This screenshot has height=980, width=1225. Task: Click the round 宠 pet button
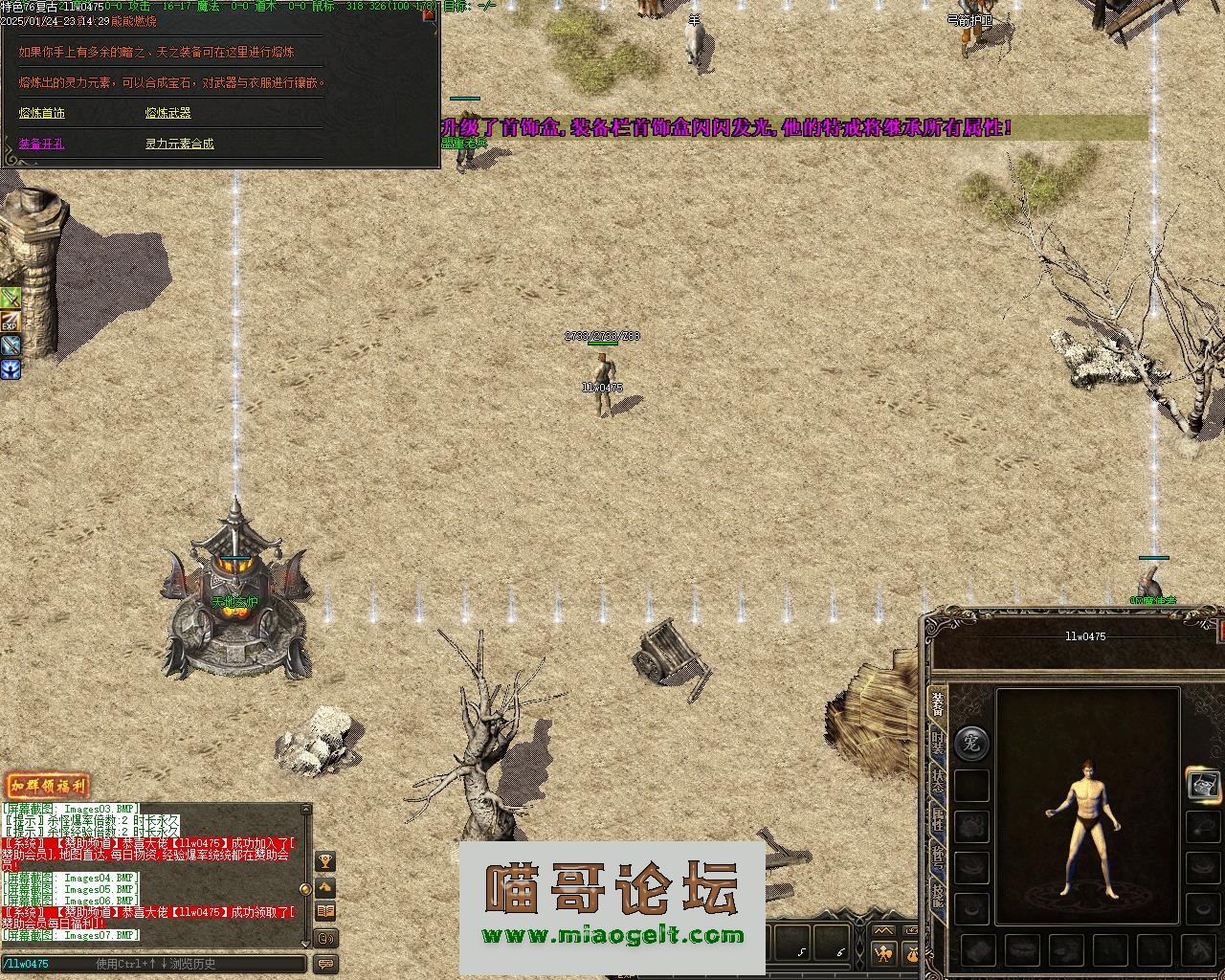971,742
